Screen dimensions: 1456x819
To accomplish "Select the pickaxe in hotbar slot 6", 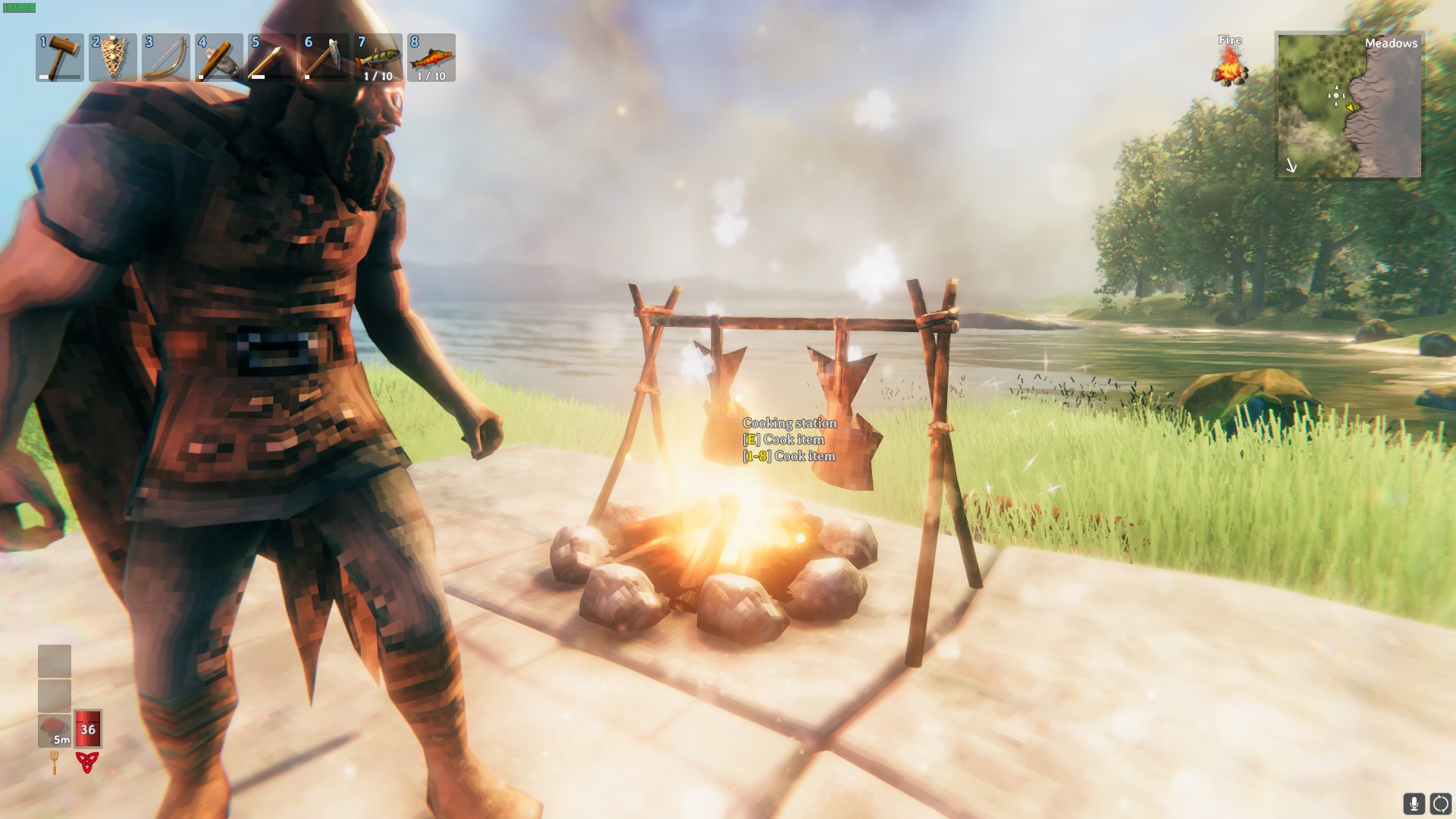I will pos(325,58).
